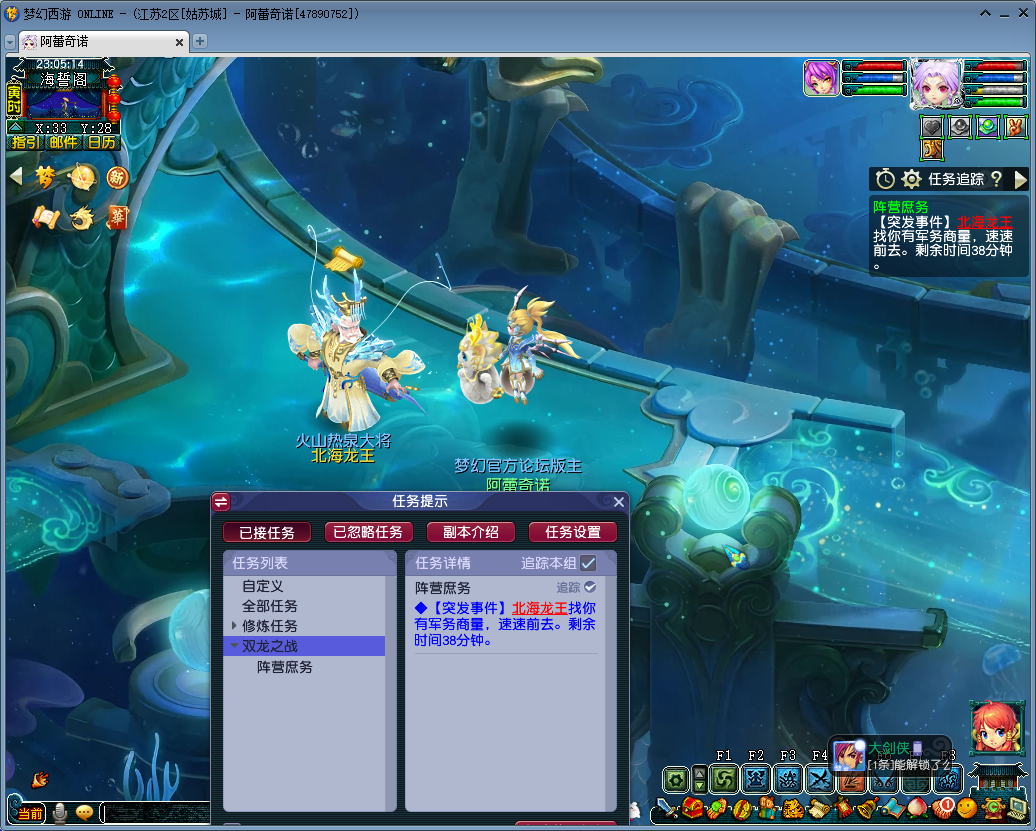This screenshot has width=1036, height=831.
Task: Open a new tab with the plus button
Action: 200,41
